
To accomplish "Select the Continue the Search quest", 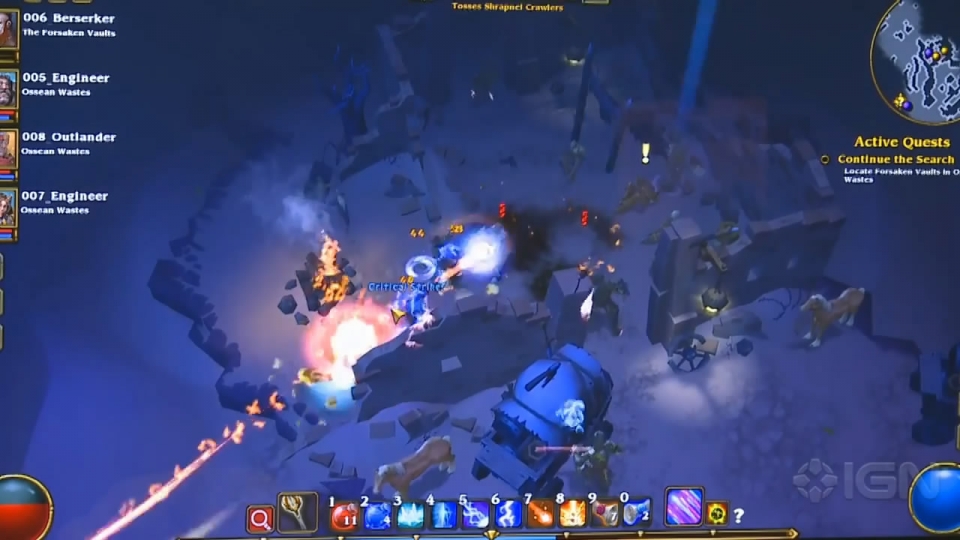I will (895, 159).
